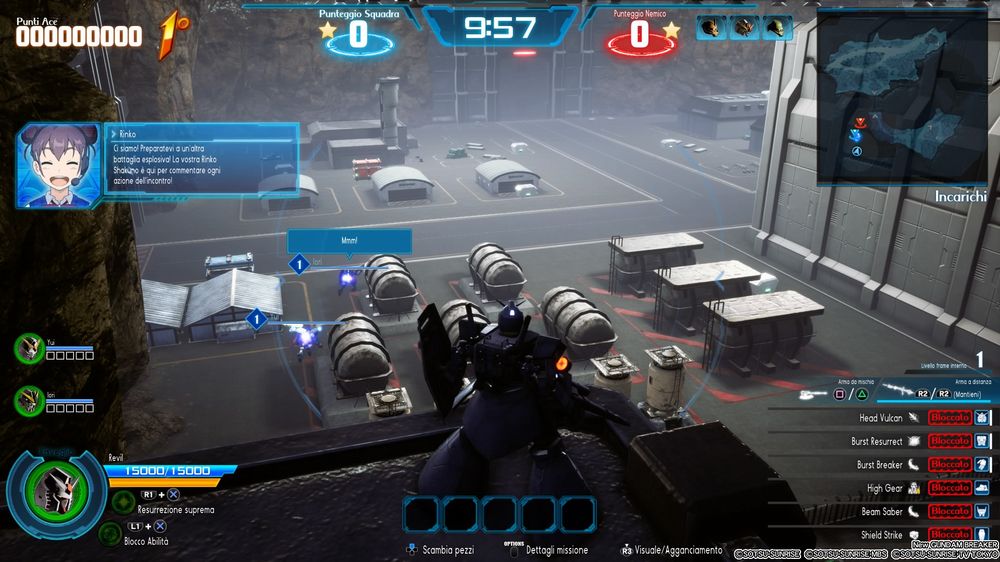Viewport: 1000px width, 562px height.
Task: Click the Incarichi label under the minimap
Action: point(961,198)
